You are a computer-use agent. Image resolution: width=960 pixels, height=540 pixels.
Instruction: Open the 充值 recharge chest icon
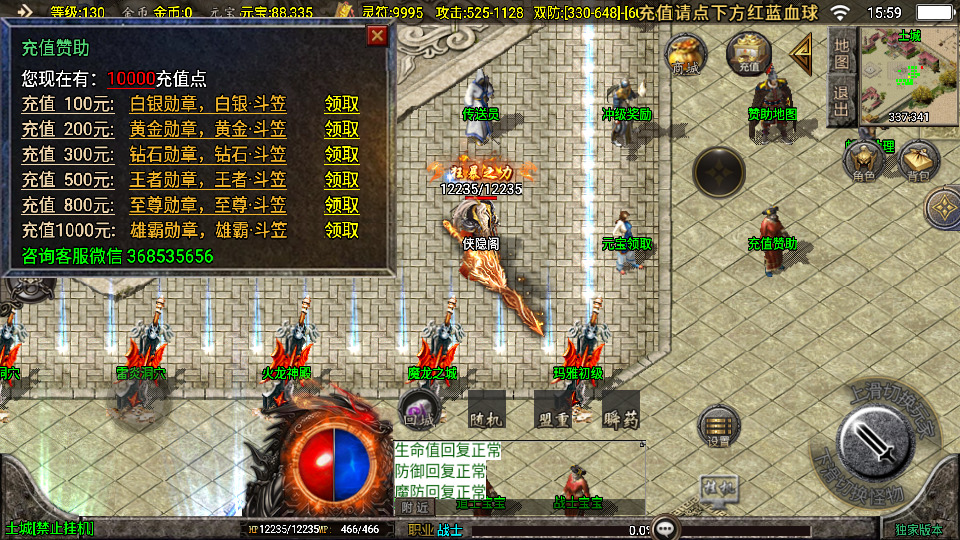(x=748, y=54)
